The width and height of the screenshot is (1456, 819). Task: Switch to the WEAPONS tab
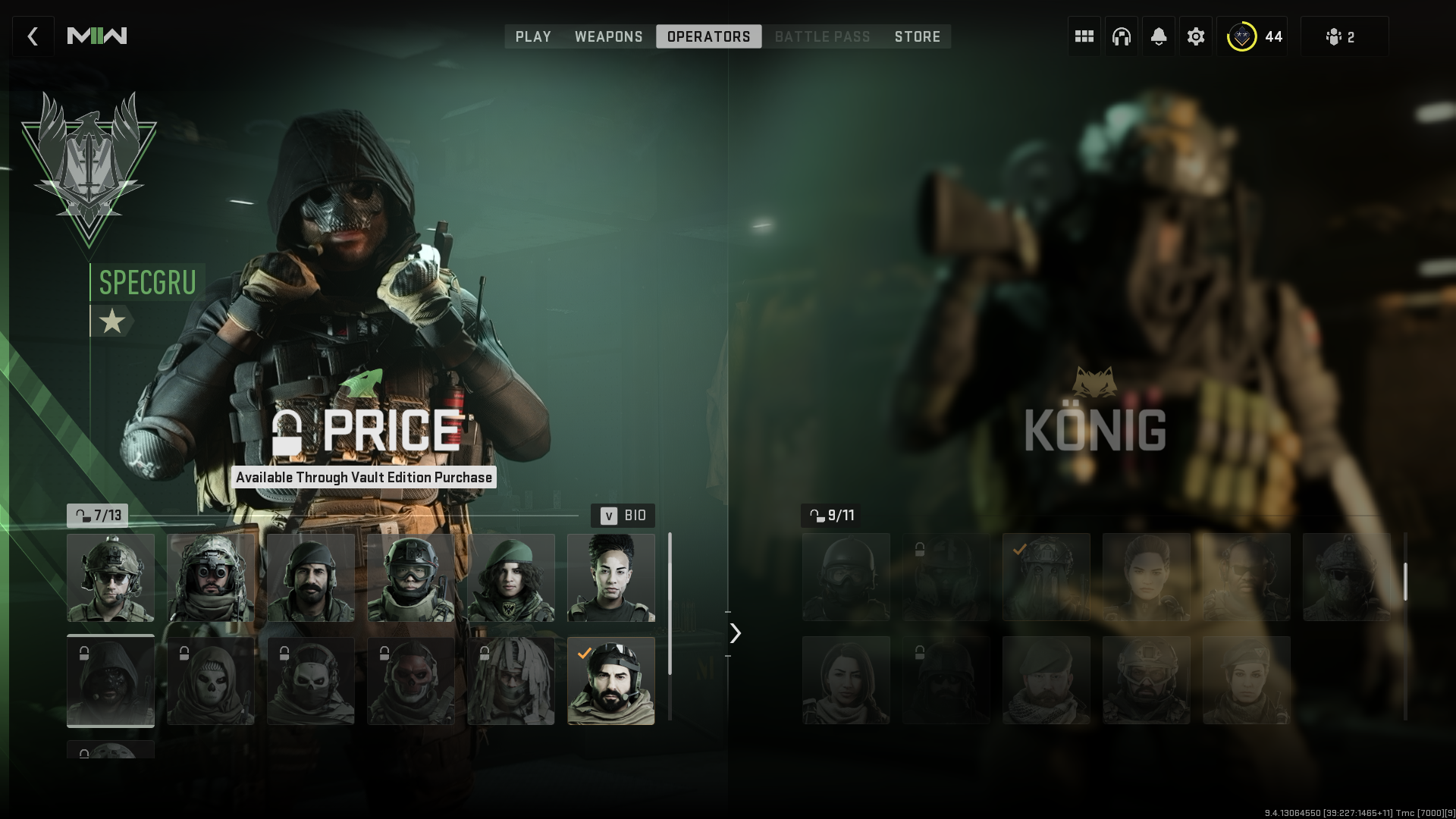[x=609, y=36]
